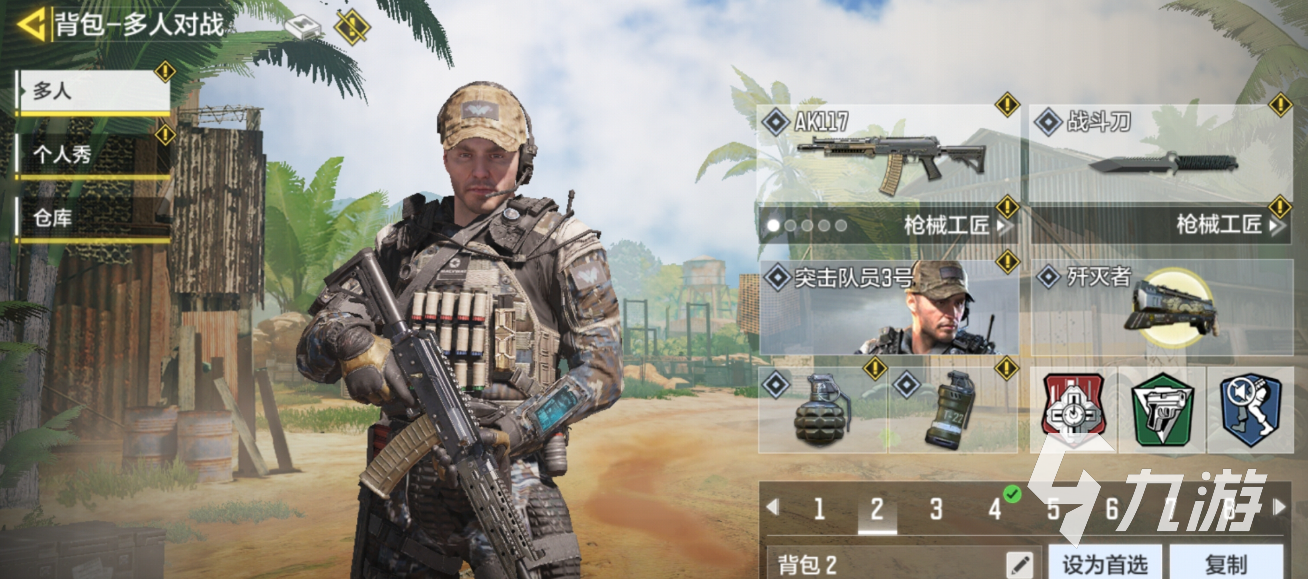Select the 歼灭者 operator skill slot
The height and width of the screenshot is (579, 1308).
(x=1160, y=307)
